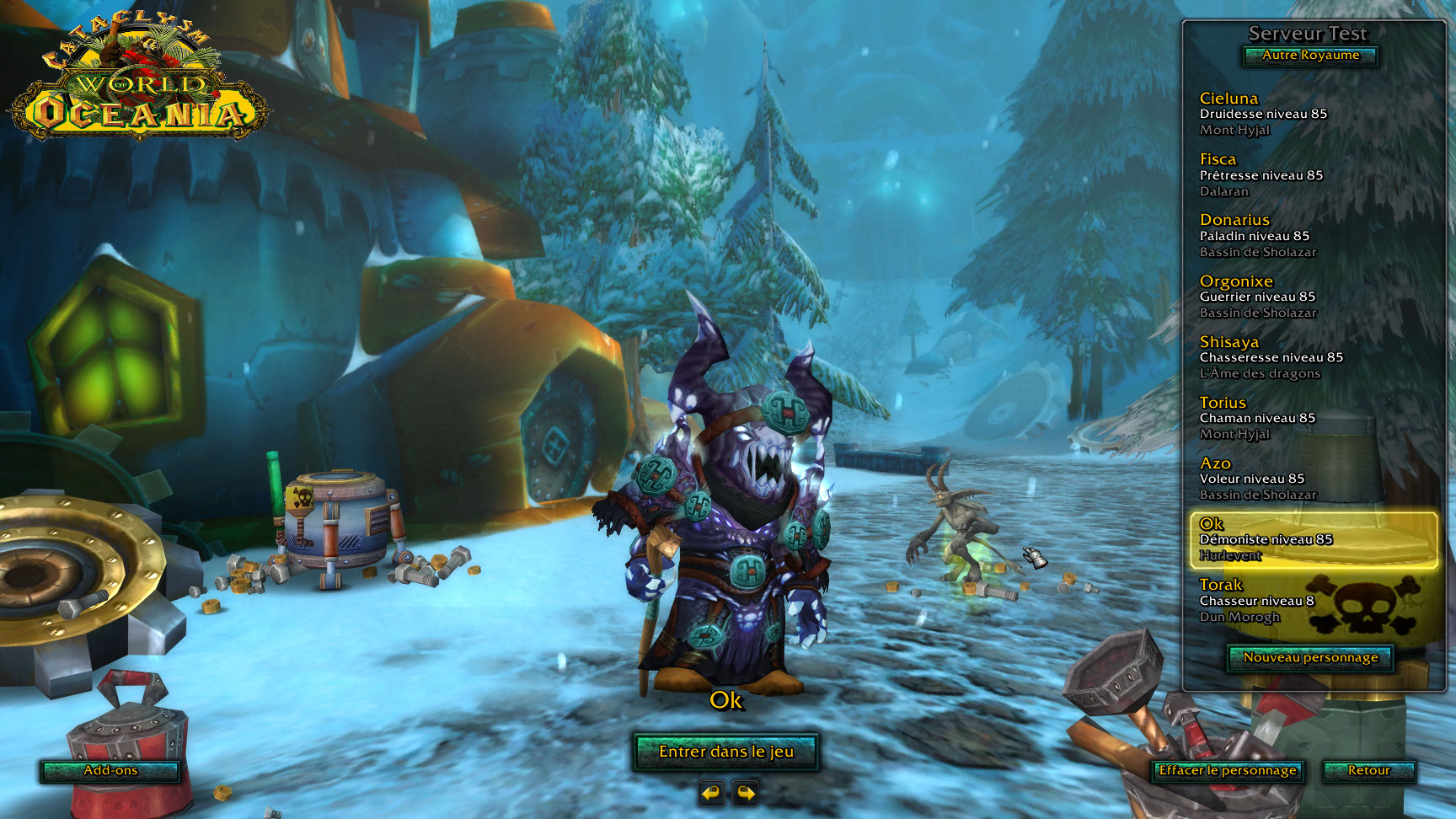This screenshot has height=819, width=1456.
Task: Open the Add-ons menu
Action: 110,771
